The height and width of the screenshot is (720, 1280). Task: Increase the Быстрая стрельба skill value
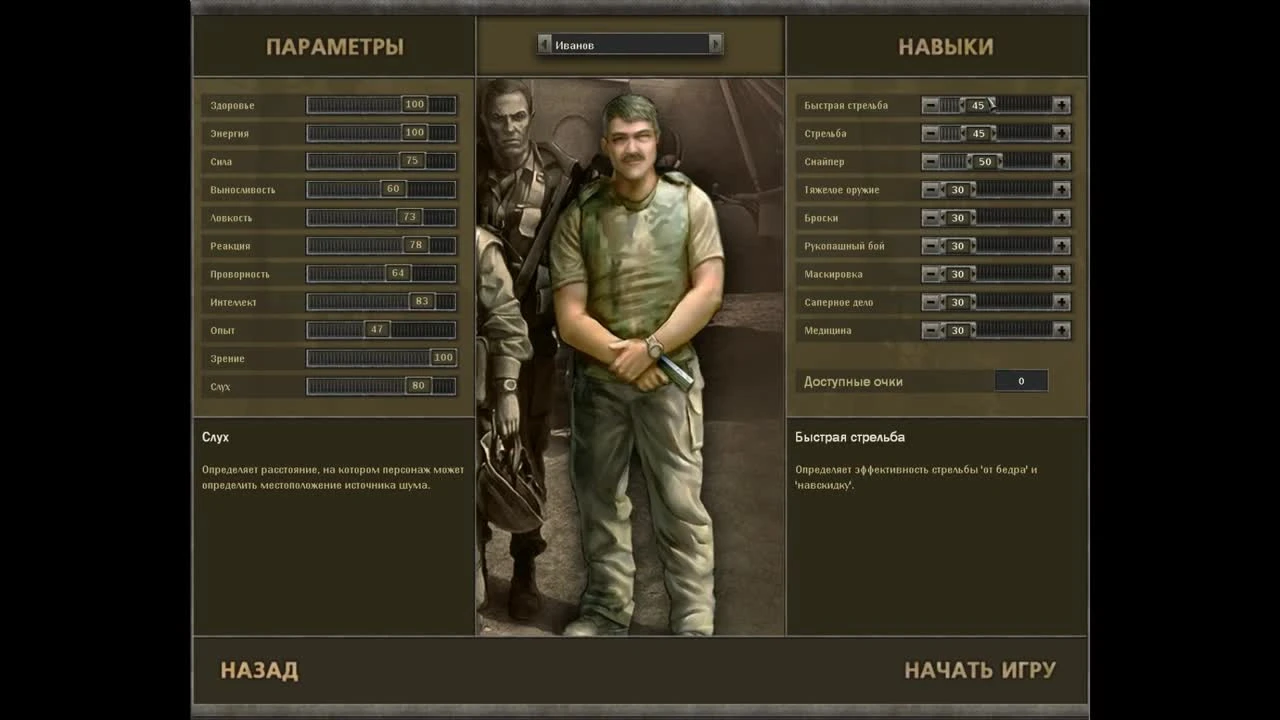1060,104
